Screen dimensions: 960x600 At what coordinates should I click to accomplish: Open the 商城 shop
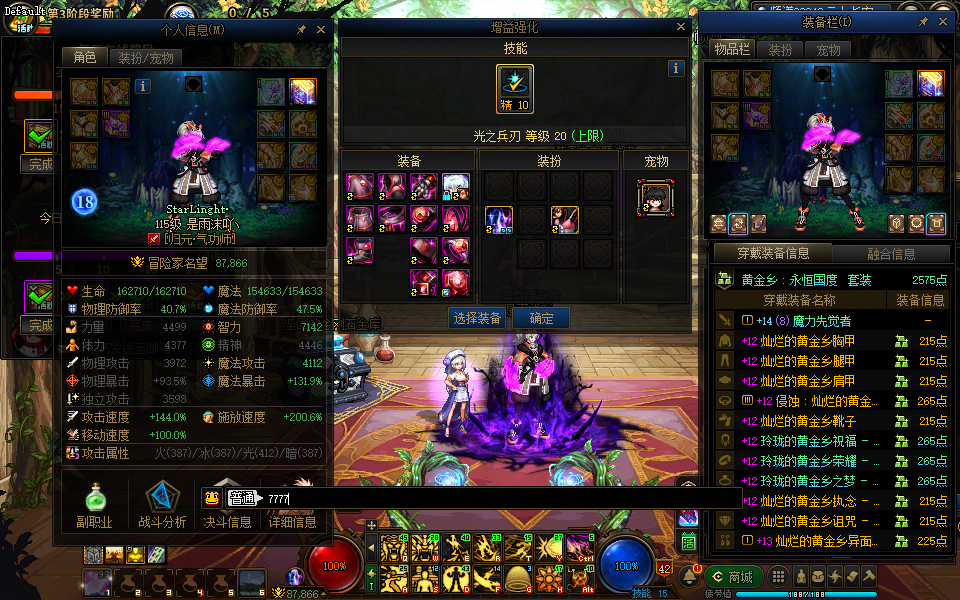734,577
